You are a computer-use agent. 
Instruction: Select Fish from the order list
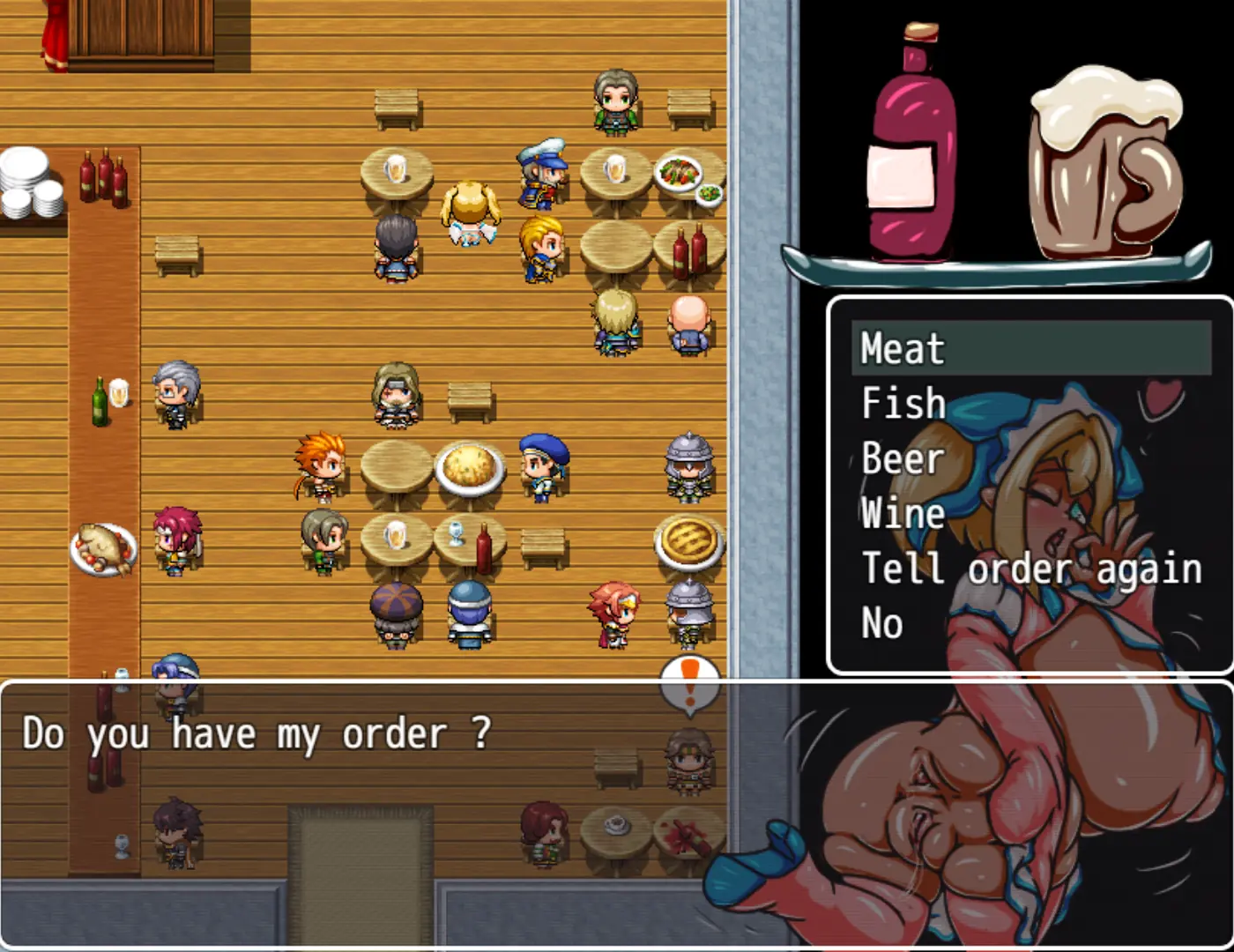(x=903, y=404)
